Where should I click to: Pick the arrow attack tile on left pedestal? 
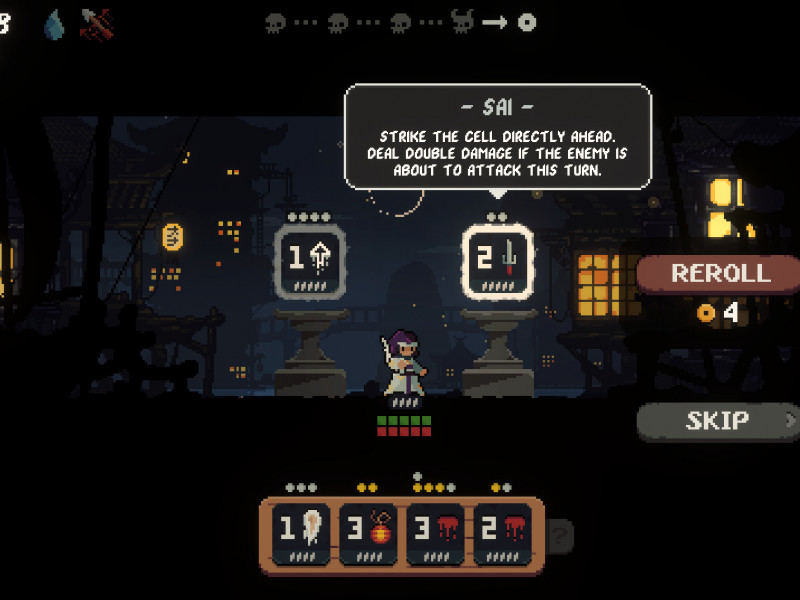coord(310,262)
